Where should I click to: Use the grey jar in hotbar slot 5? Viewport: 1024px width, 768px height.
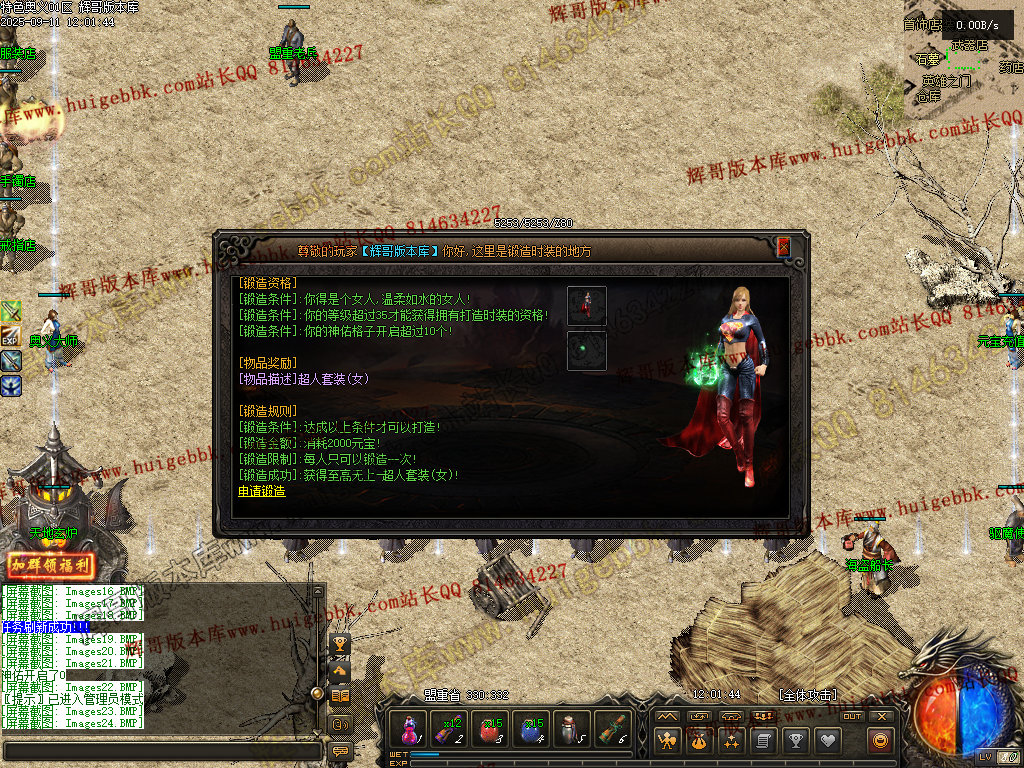(572, 729)
